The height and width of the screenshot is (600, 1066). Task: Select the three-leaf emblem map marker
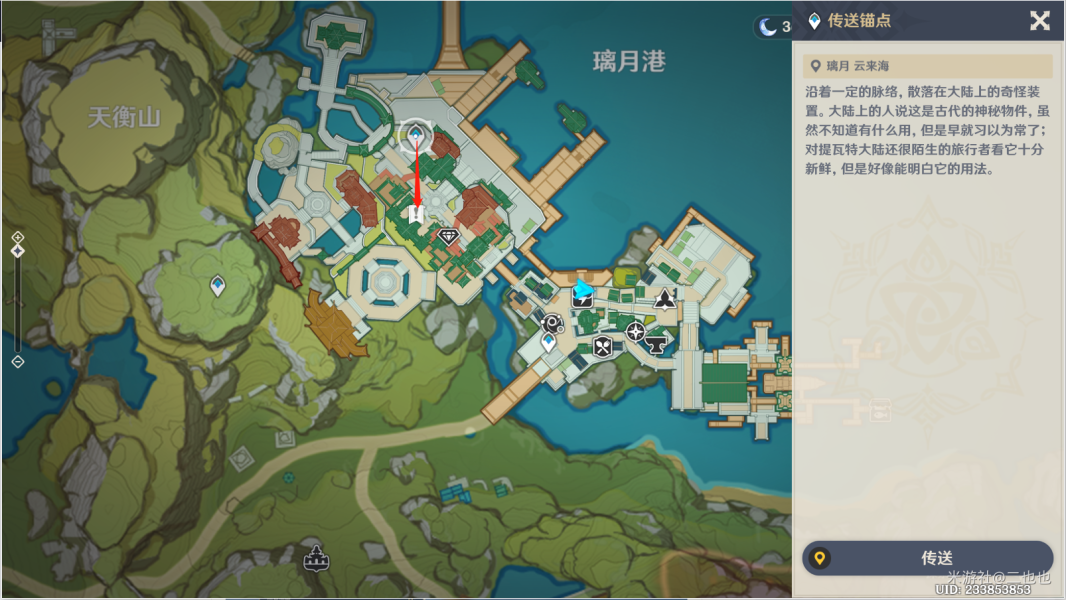coord(663,298)
